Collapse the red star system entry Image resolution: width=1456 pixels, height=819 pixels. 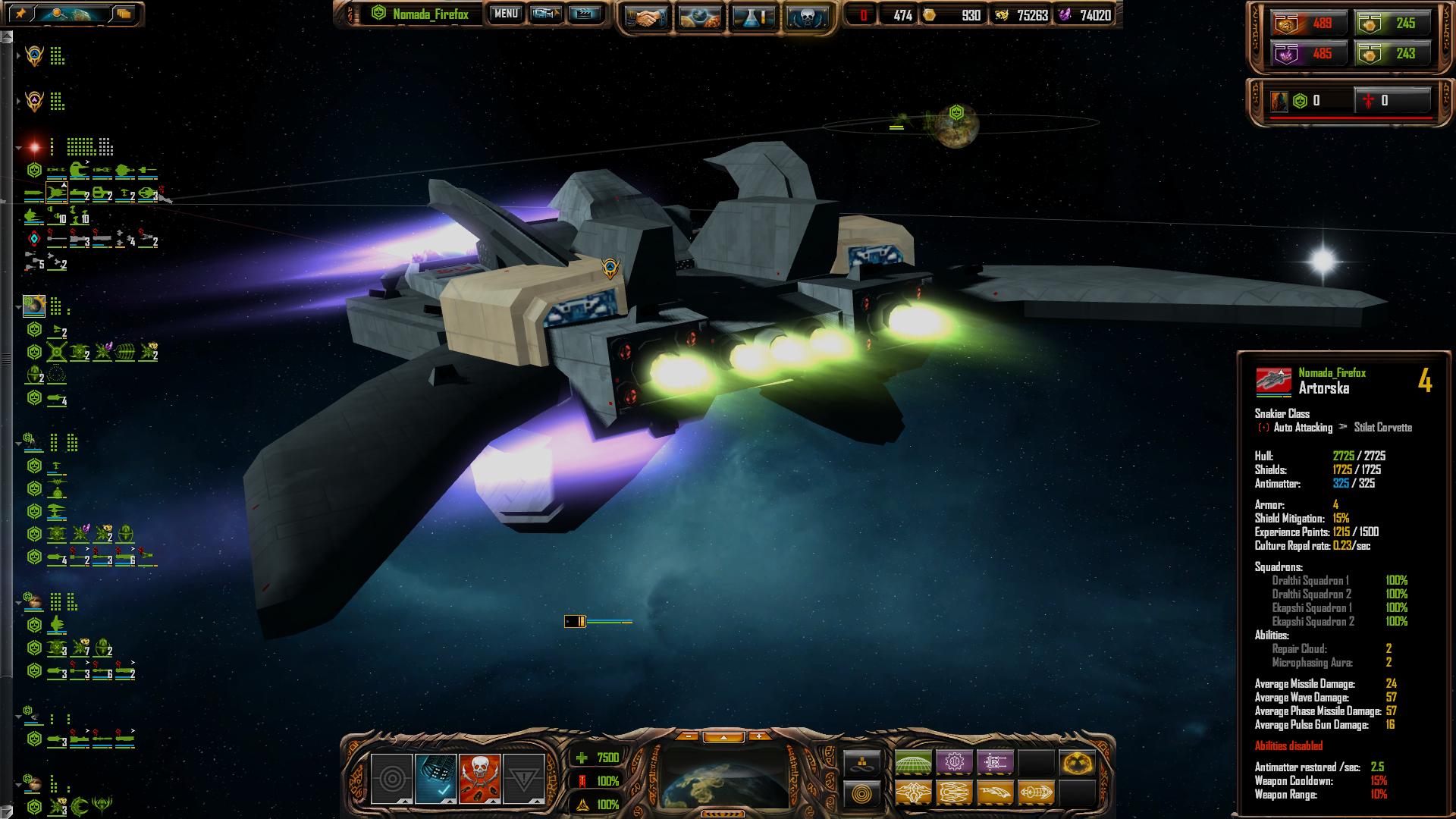[18, 147]
